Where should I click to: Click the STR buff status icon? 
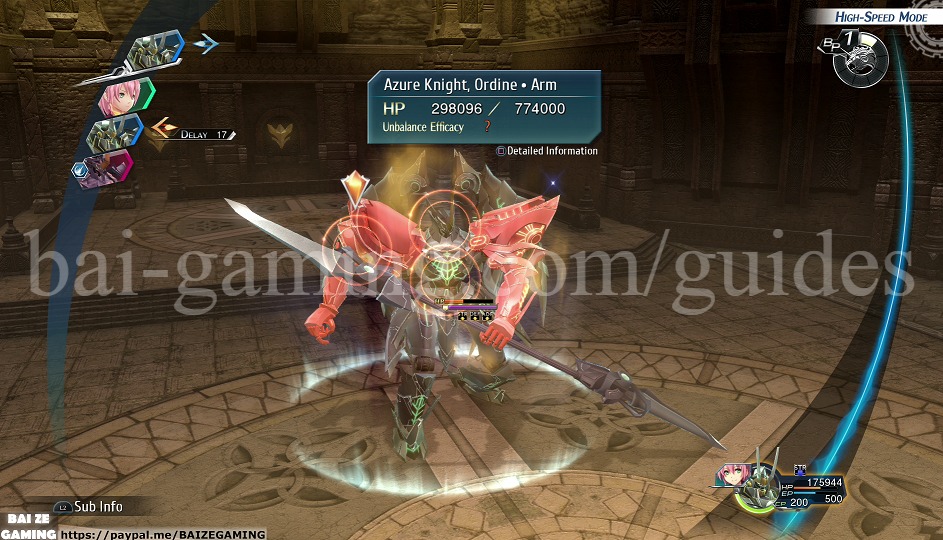click(x=800, y=469)
